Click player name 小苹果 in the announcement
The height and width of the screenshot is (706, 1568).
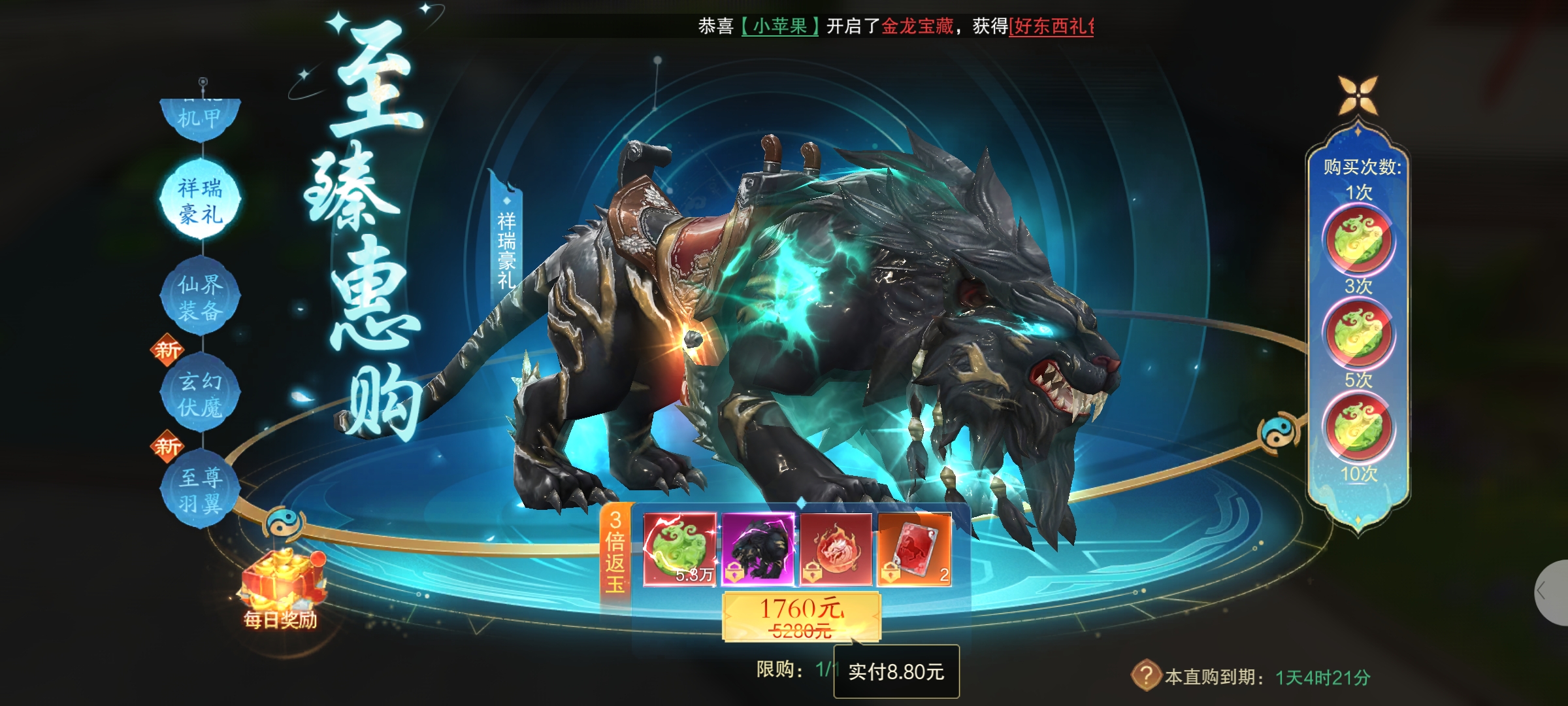(x=779, y=26)
